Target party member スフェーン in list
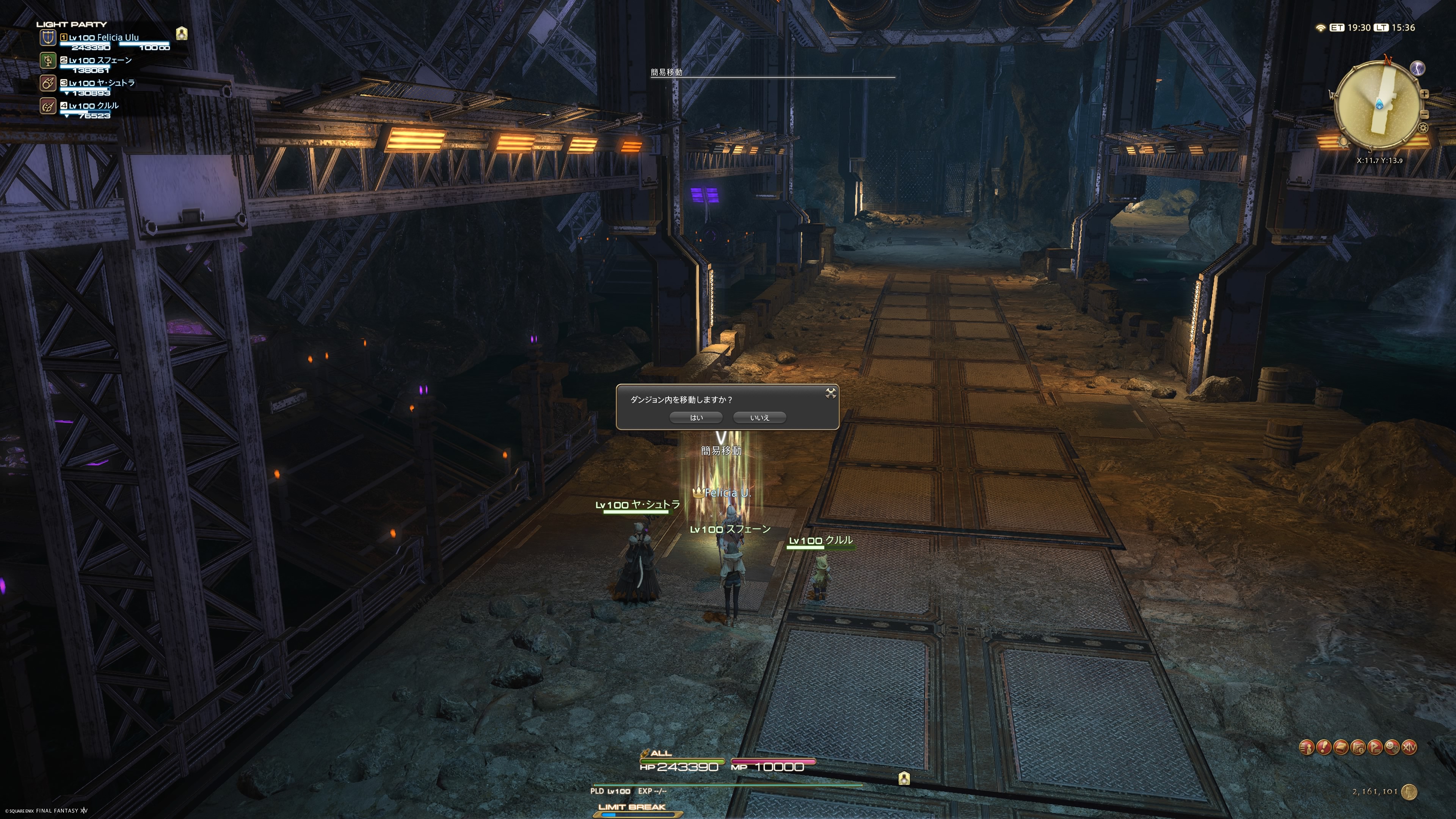This screenshot has width=1456, height=819. click(99, 61)
